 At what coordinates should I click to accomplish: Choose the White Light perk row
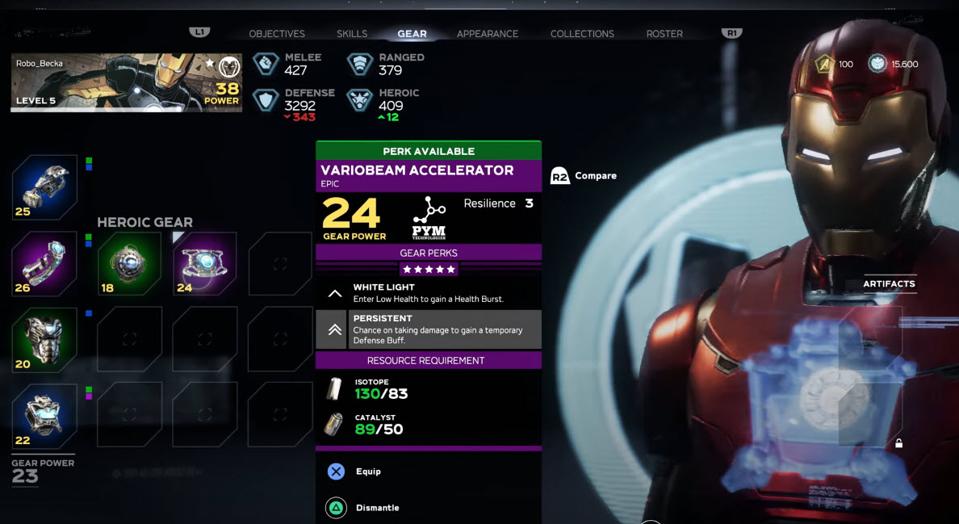pos(428,293)
